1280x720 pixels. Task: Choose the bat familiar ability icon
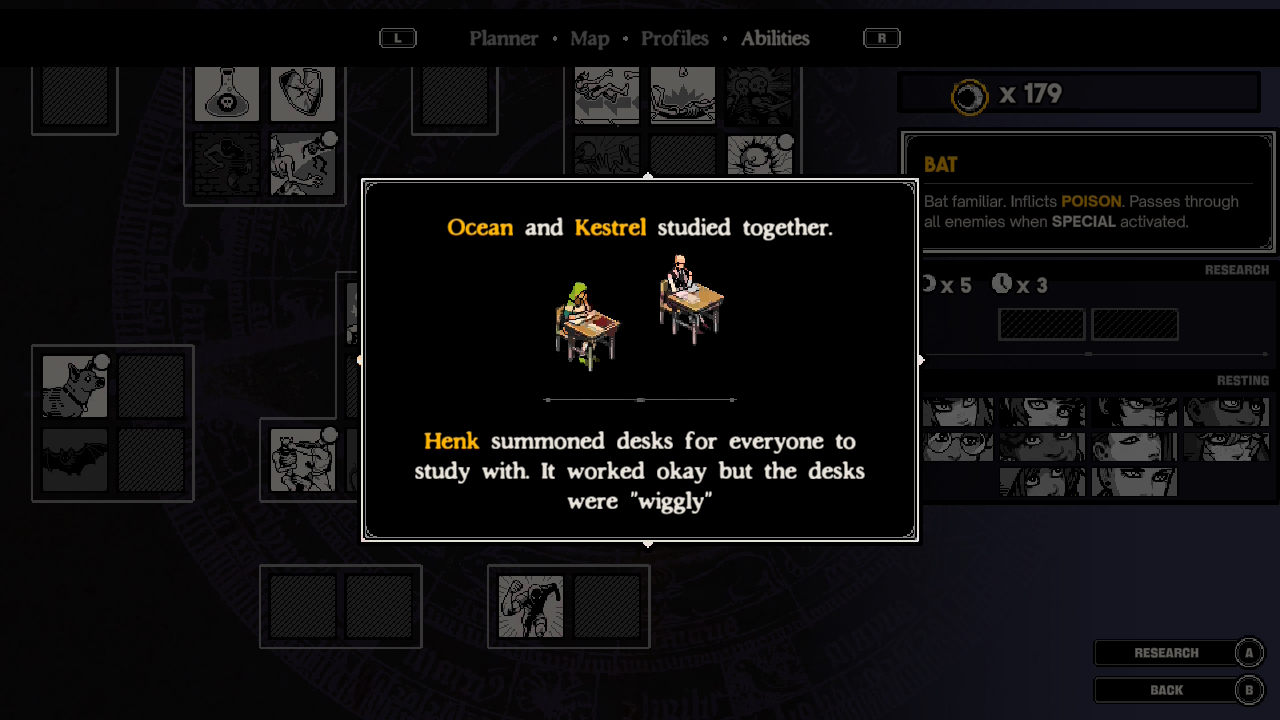click(75, 459)
